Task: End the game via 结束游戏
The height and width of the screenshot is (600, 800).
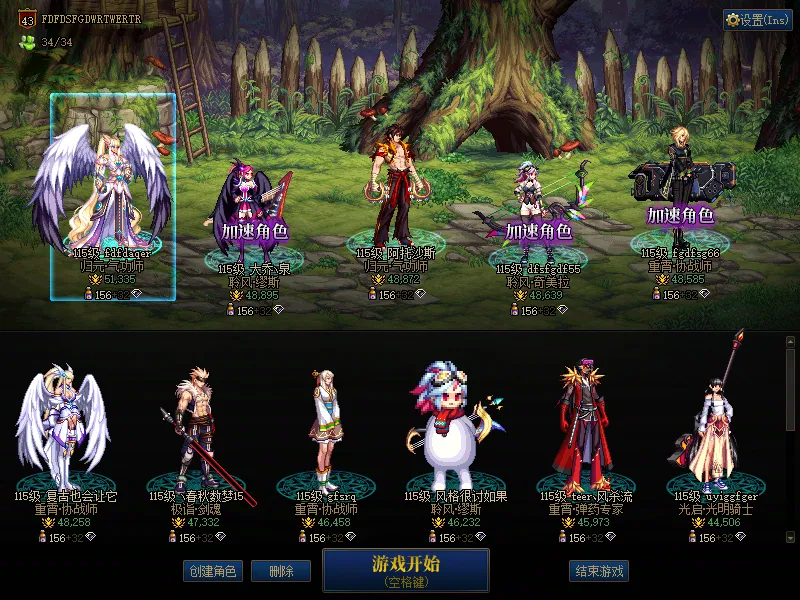Action: (x=599, y=571)
